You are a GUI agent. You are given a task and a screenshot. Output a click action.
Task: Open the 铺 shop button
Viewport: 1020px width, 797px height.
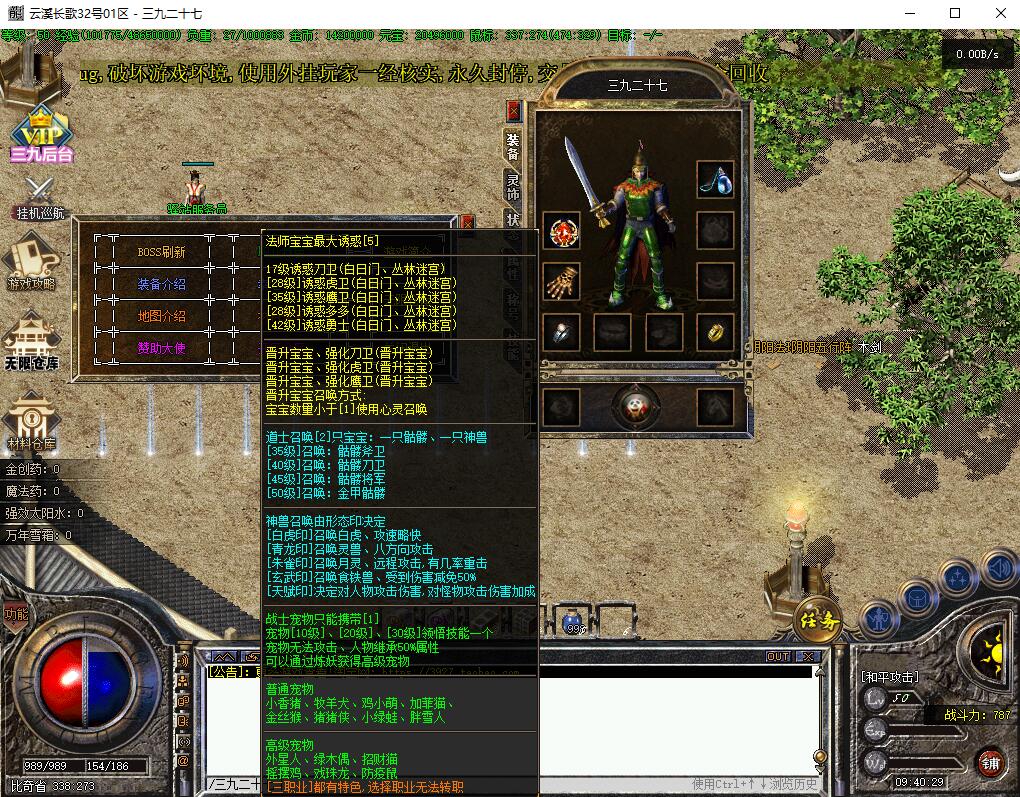pyautogui.click(x=990, y=762)
